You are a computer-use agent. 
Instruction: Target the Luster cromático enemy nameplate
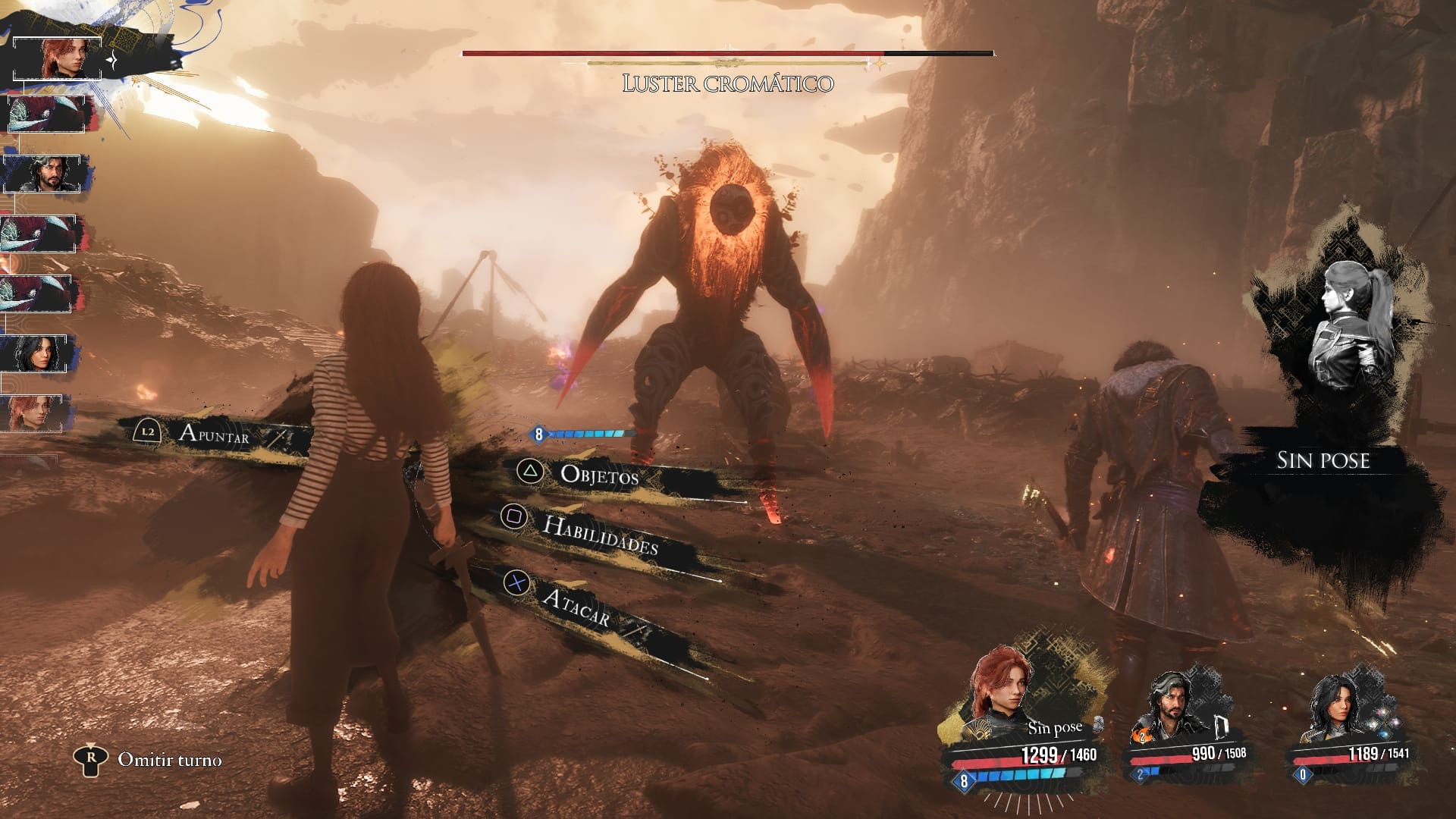(x=727, y=83)
